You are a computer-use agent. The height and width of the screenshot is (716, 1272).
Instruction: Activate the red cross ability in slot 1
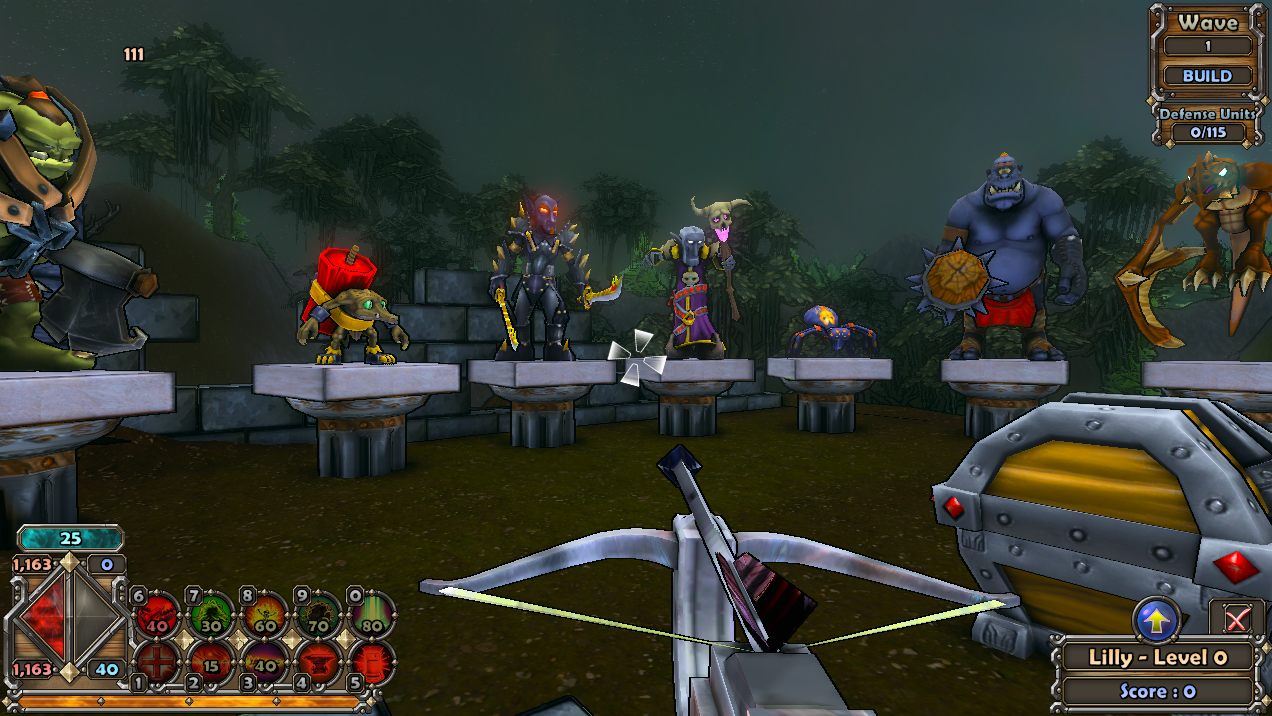[158, 661]
